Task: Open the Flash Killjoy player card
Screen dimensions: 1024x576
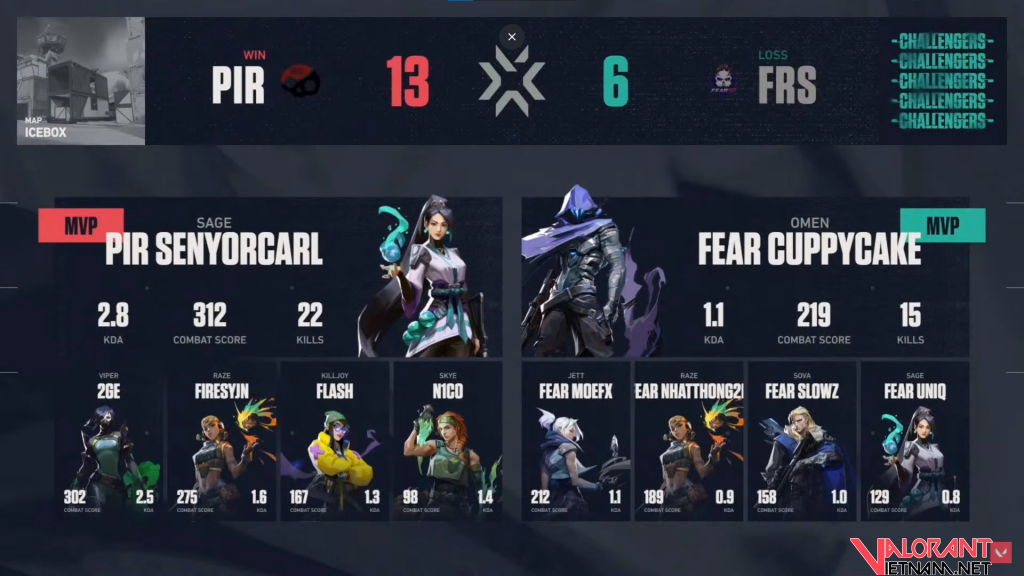Action: click(334, 441)
